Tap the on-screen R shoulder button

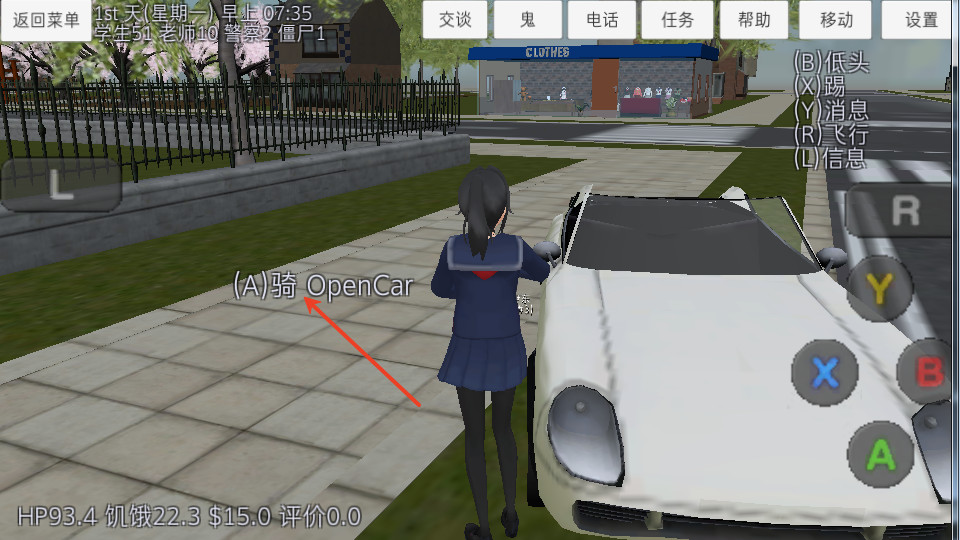click(903, 210)
